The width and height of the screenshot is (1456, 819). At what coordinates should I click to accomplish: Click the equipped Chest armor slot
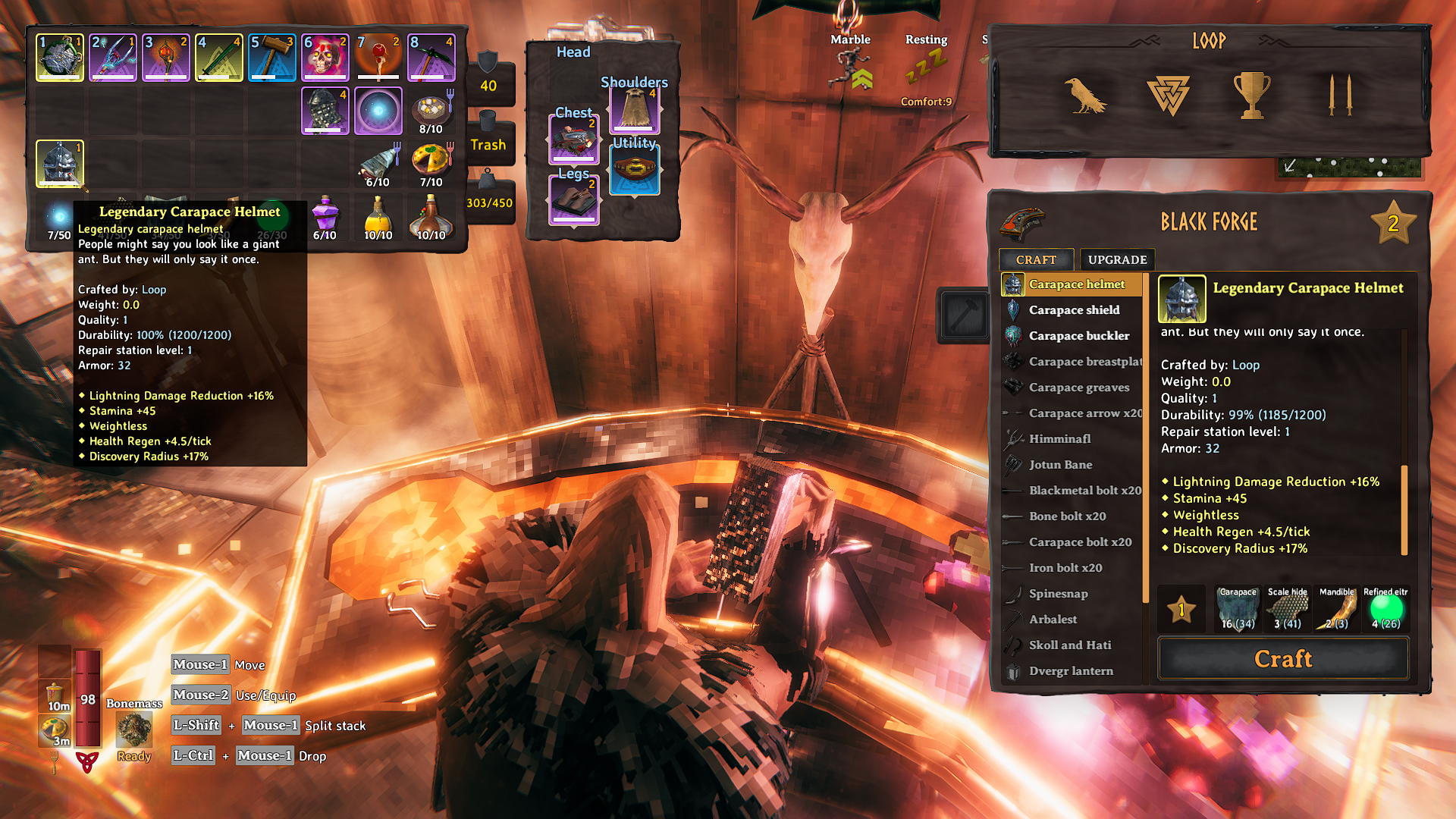574,140
